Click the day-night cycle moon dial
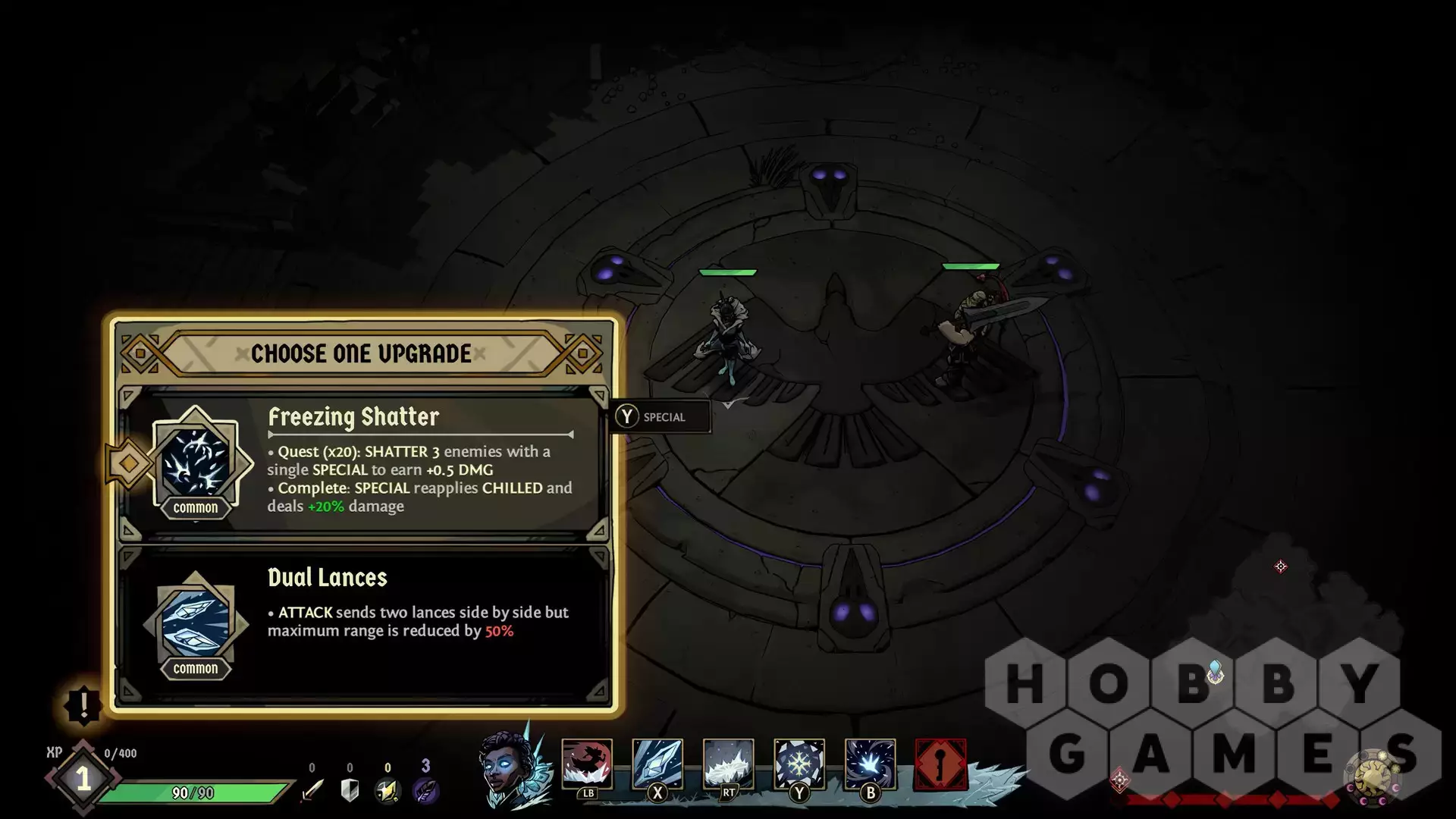 click(x=1373, y=779)
